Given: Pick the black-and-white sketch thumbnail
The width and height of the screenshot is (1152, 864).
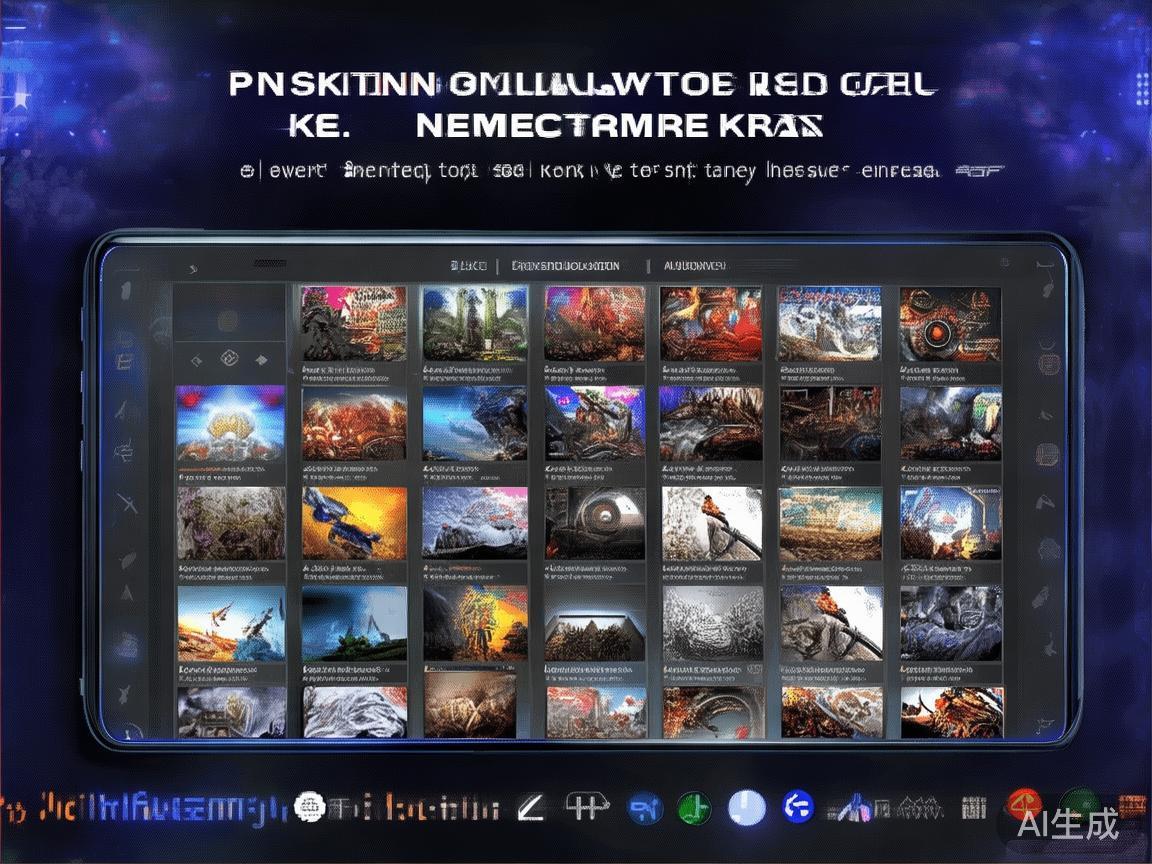Looking at the screenshot, I should coord(712,623).
